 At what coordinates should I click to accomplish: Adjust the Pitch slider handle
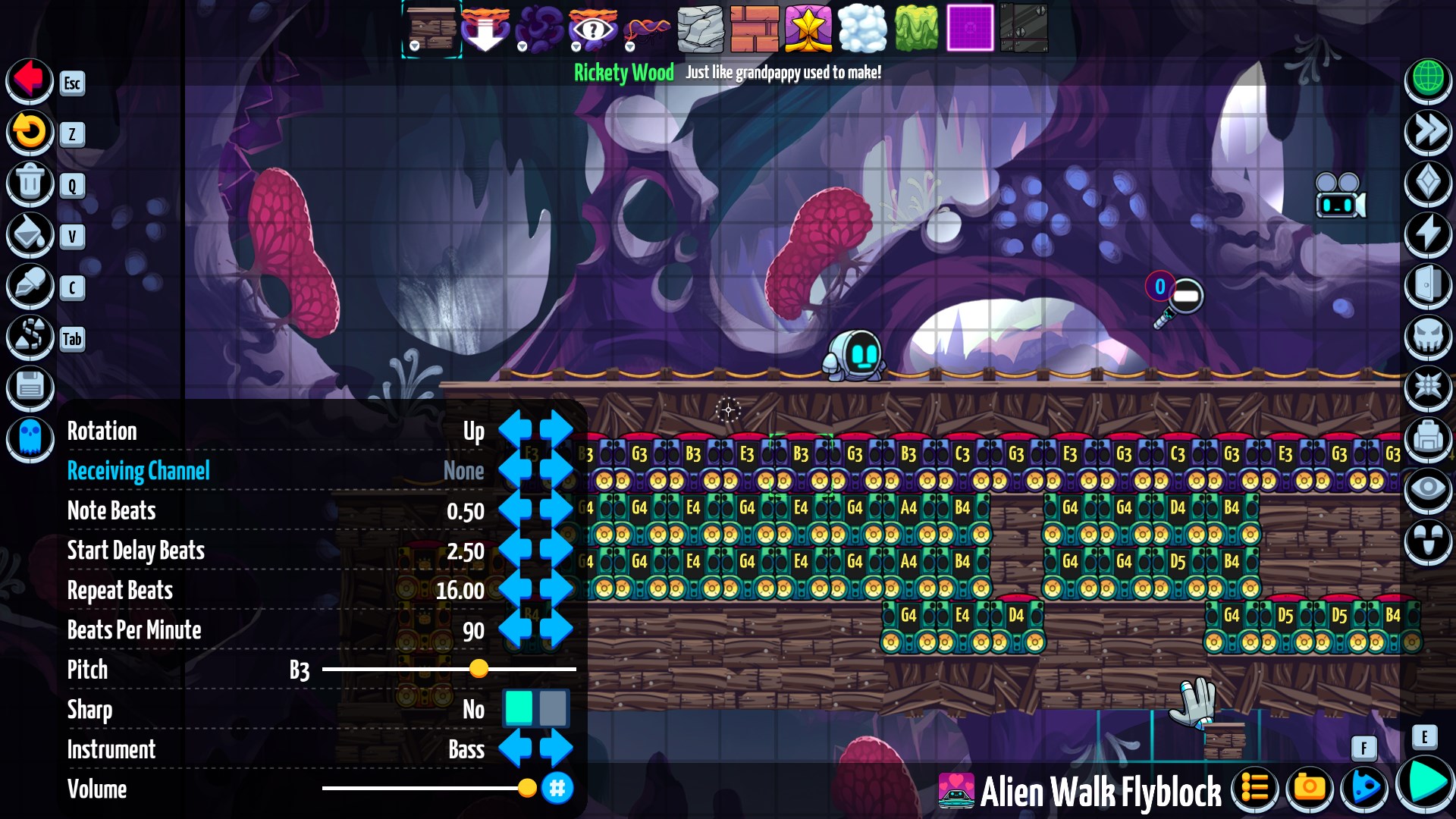pos(479,669)
